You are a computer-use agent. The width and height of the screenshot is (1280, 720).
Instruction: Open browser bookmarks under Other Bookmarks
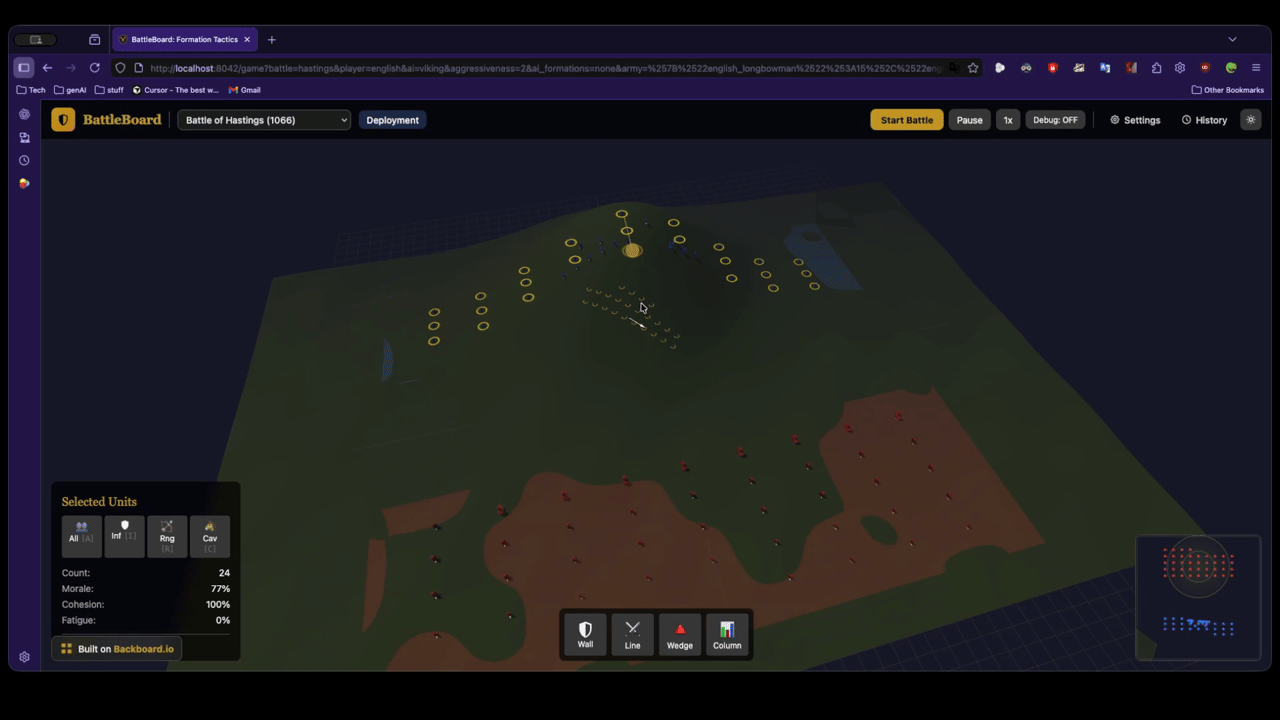point(1227,89)
